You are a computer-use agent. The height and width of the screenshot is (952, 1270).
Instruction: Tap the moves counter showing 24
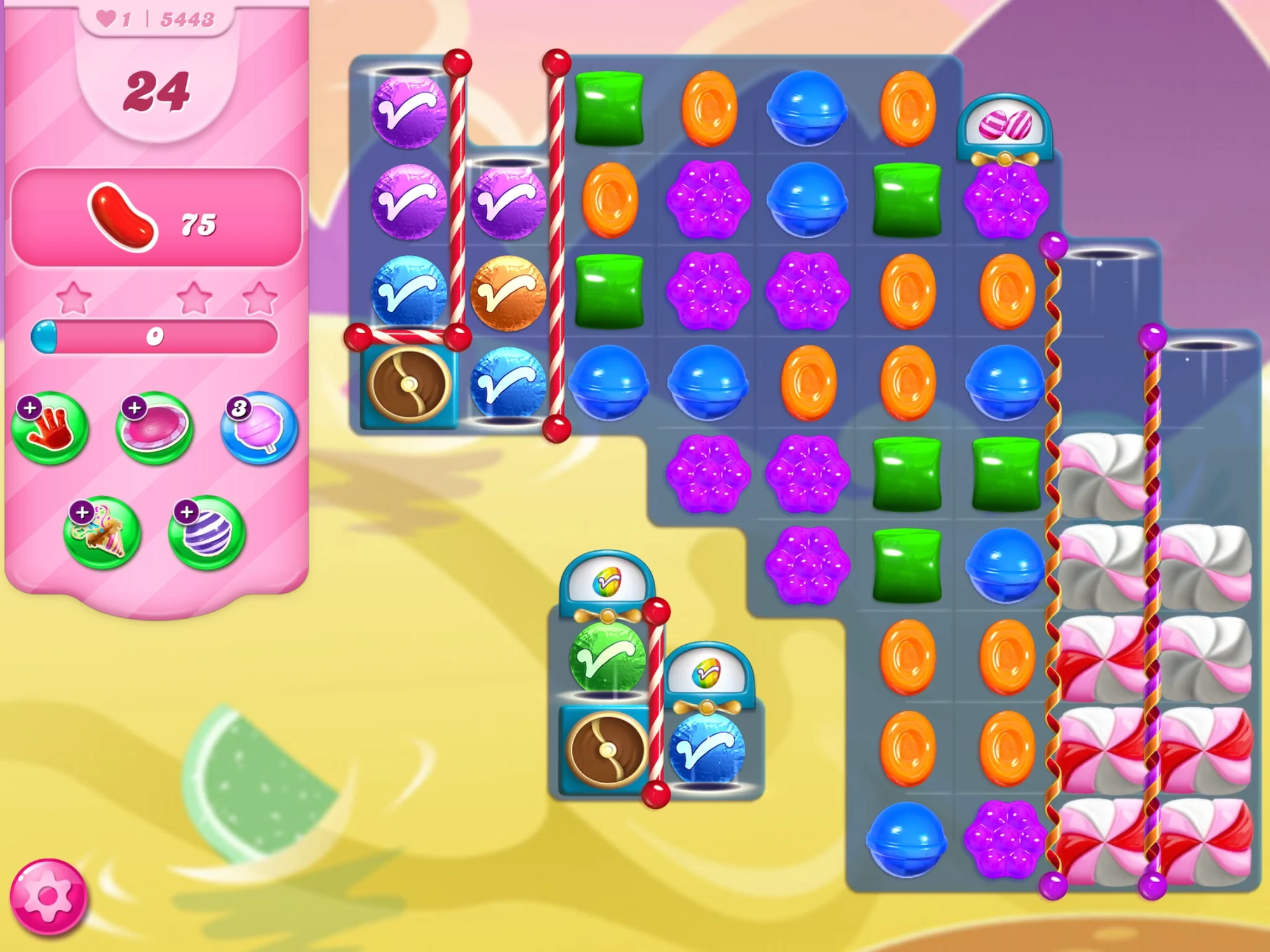click(x=157, y=92)
